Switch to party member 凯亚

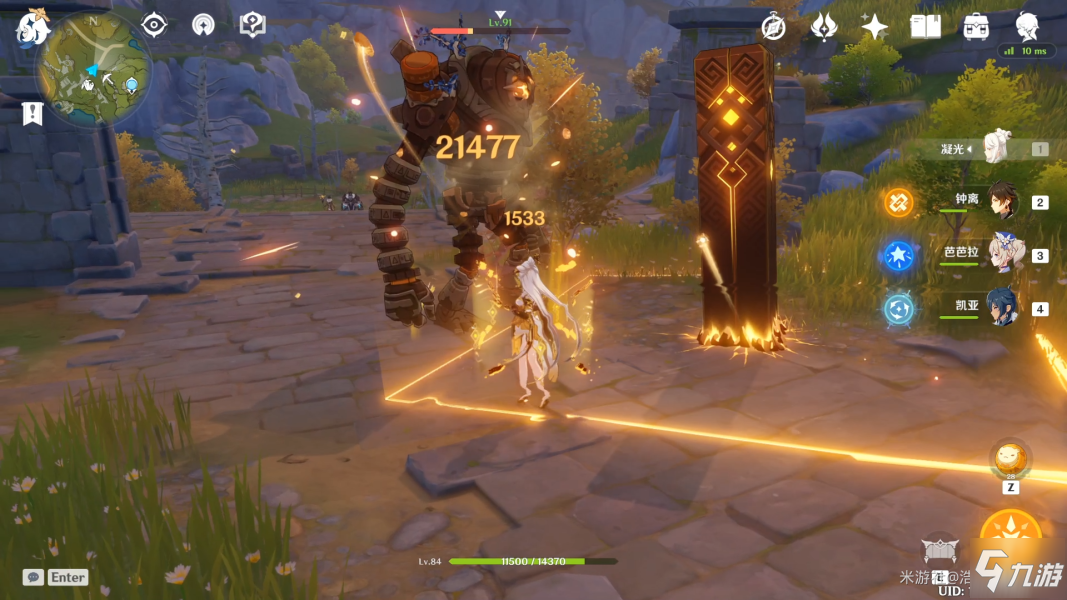click(x=1003, y=307)
